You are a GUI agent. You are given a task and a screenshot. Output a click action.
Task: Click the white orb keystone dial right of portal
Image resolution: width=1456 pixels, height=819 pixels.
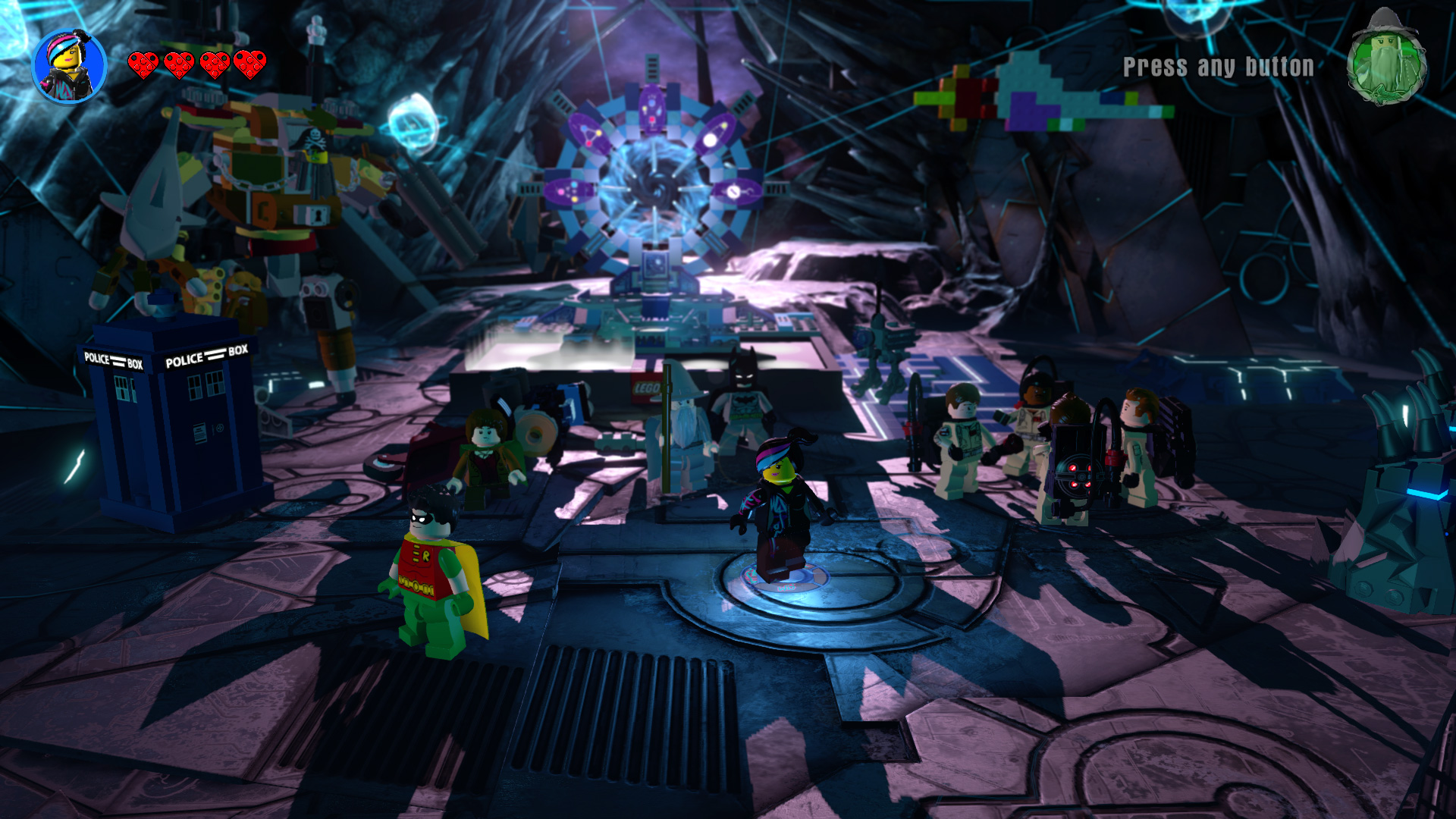pos(713,136)
